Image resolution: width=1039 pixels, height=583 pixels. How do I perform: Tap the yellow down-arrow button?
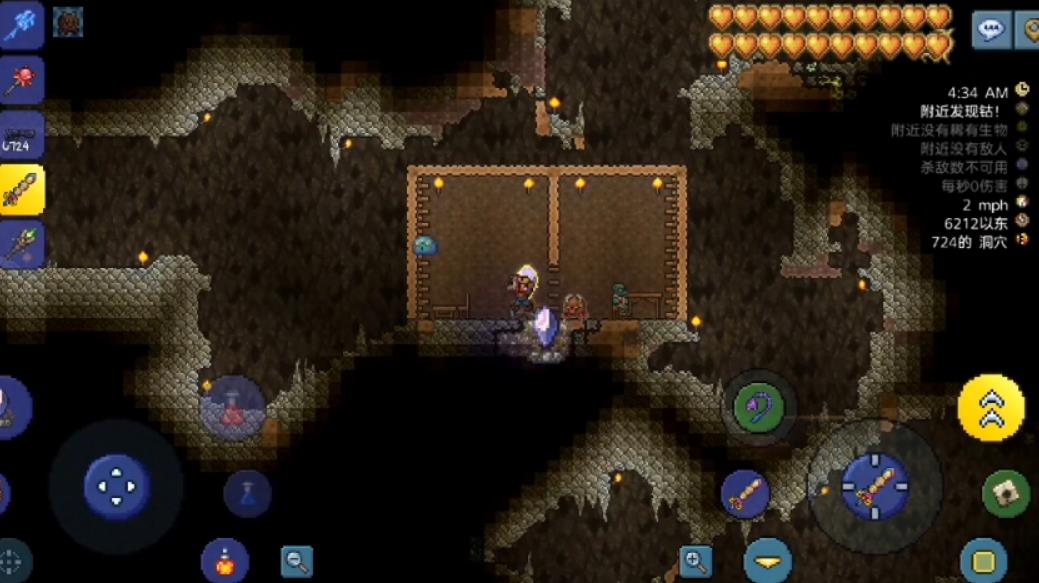coord(768,561)
